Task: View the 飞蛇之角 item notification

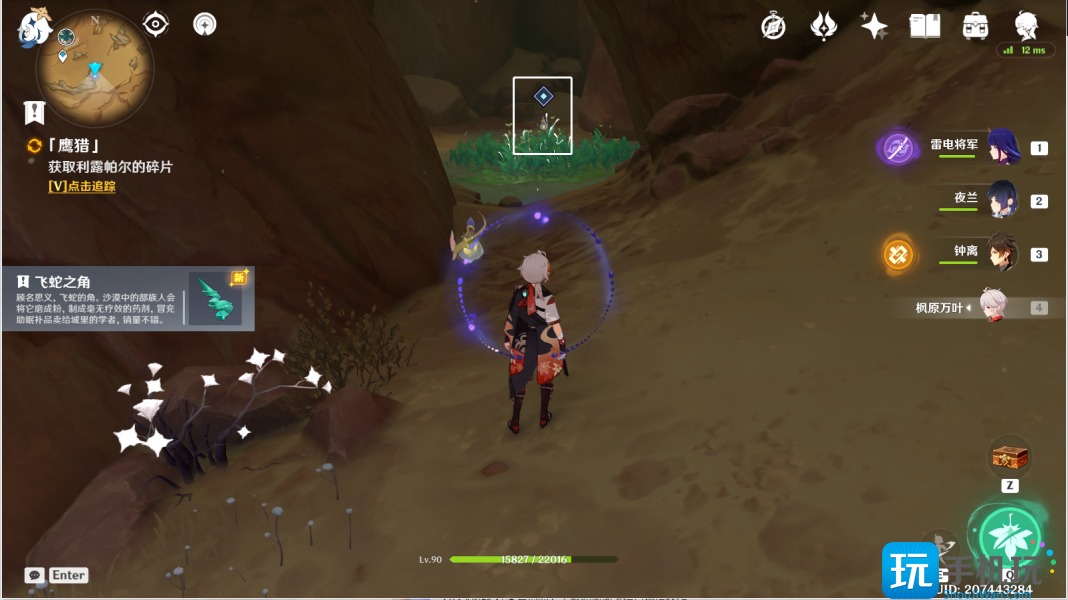Action: (128, 298)
